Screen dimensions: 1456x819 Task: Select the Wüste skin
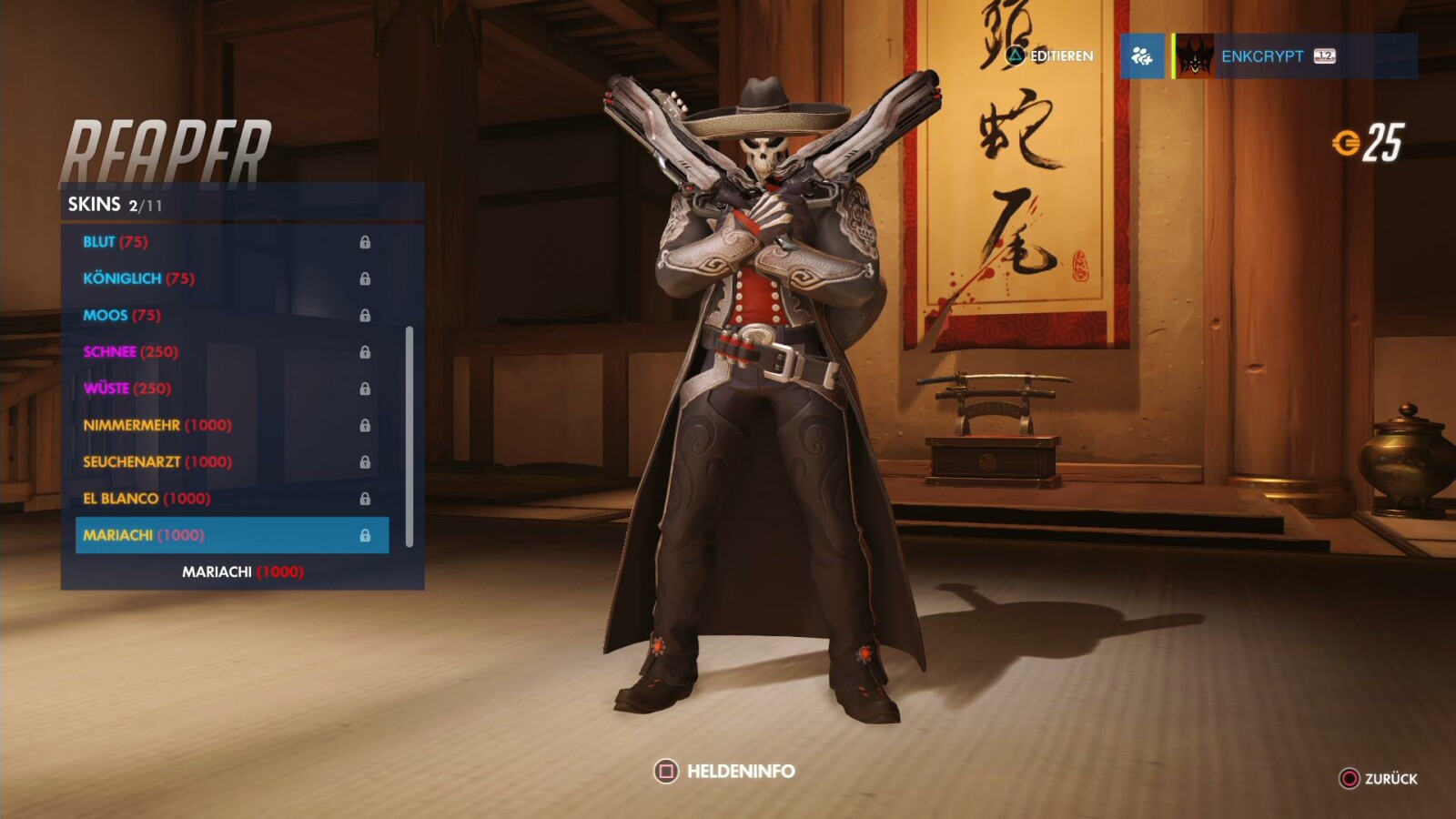pyautogui.click(x=109, y=389)
